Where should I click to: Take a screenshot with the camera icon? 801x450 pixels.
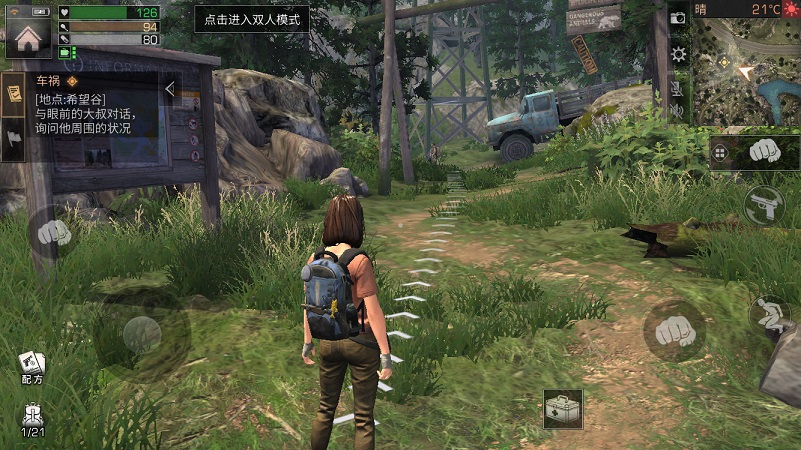678,18
